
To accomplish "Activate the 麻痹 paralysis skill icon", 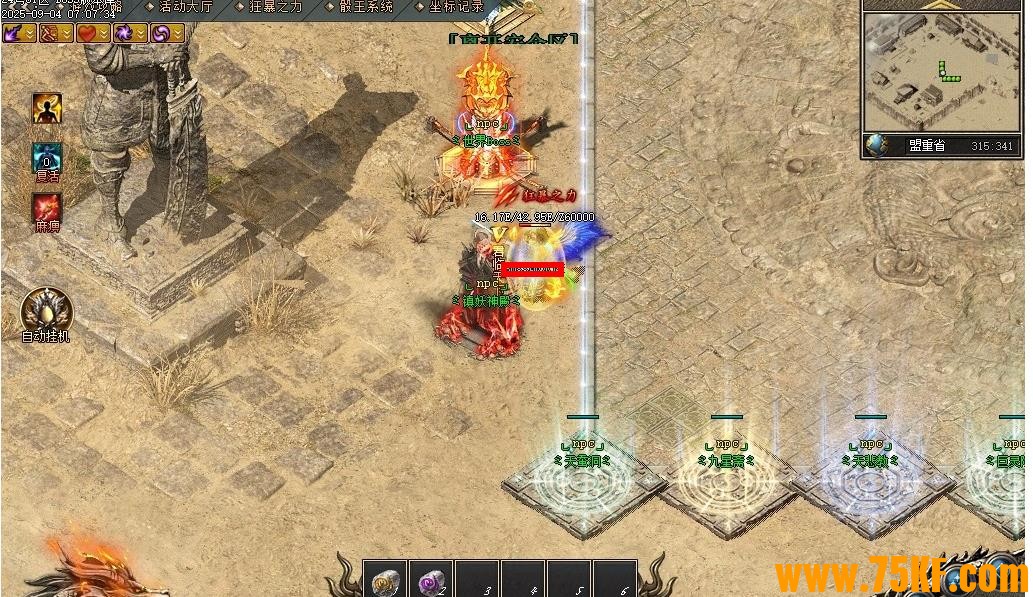I will pos(47,208).
